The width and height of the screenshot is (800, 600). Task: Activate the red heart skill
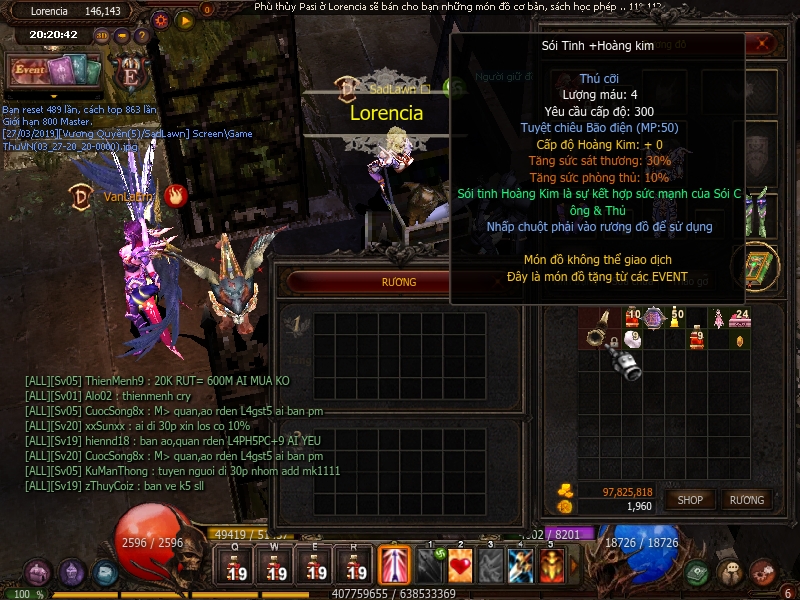pyautogui.click(x=460, y=565)
